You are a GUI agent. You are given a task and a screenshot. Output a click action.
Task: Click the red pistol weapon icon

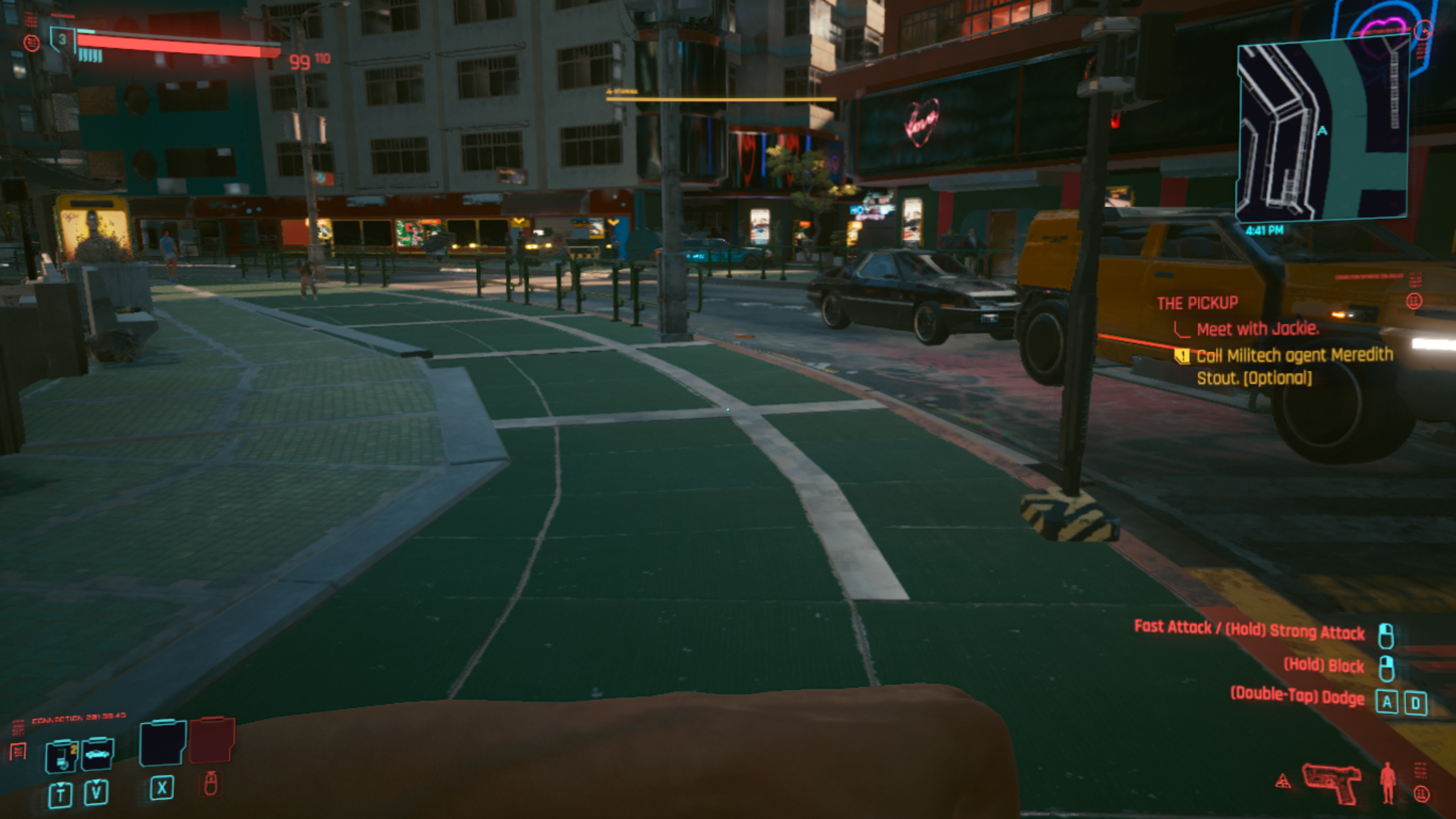coord(1332,782)
